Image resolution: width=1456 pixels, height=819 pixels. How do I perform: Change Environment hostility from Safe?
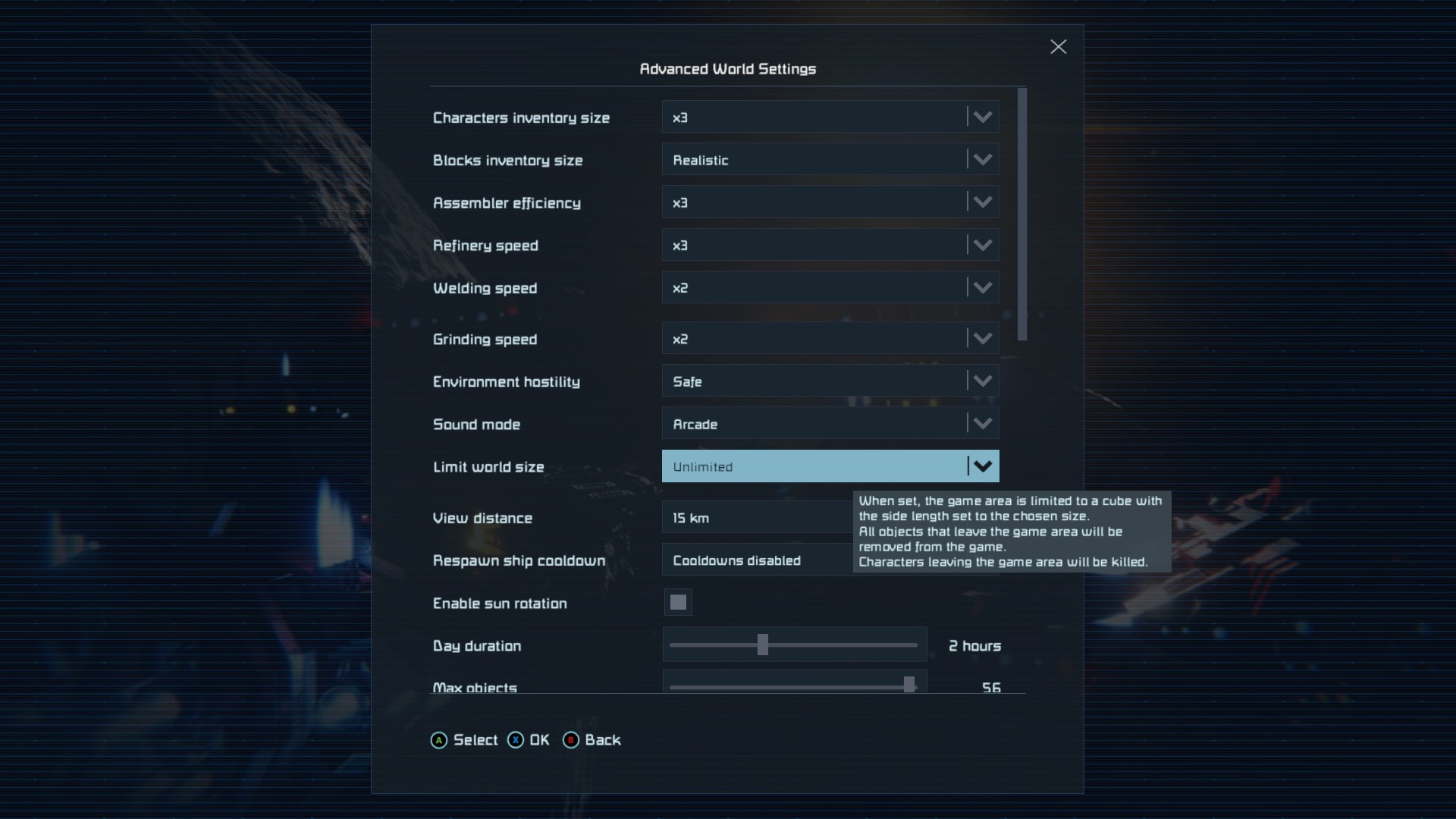(830, 381)
